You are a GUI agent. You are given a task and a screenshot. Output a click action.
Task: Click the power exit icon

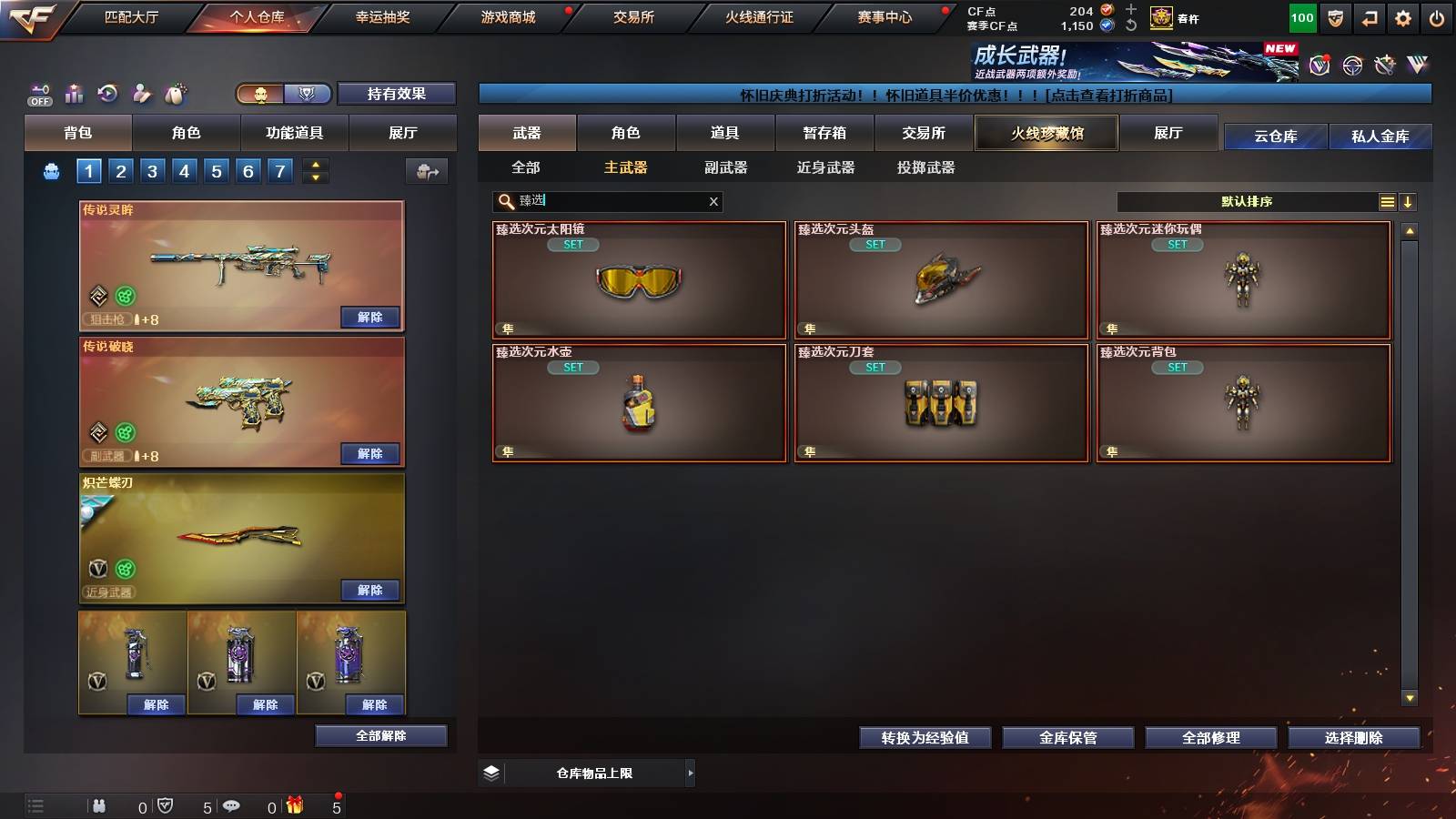coord(1435,18)
